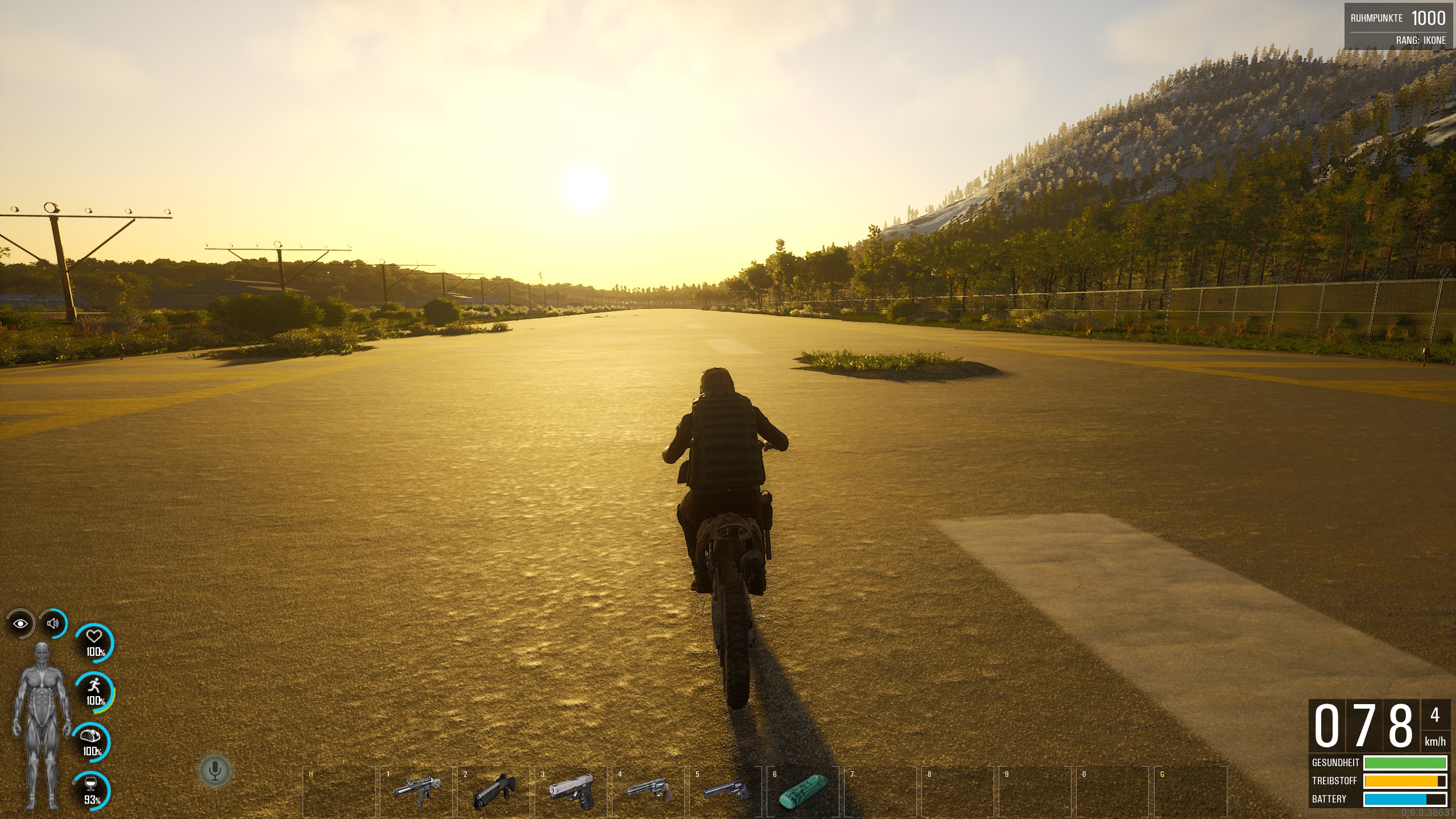
Task: Use the teal bar item in slot 6
Action: (x=803, y=789)
